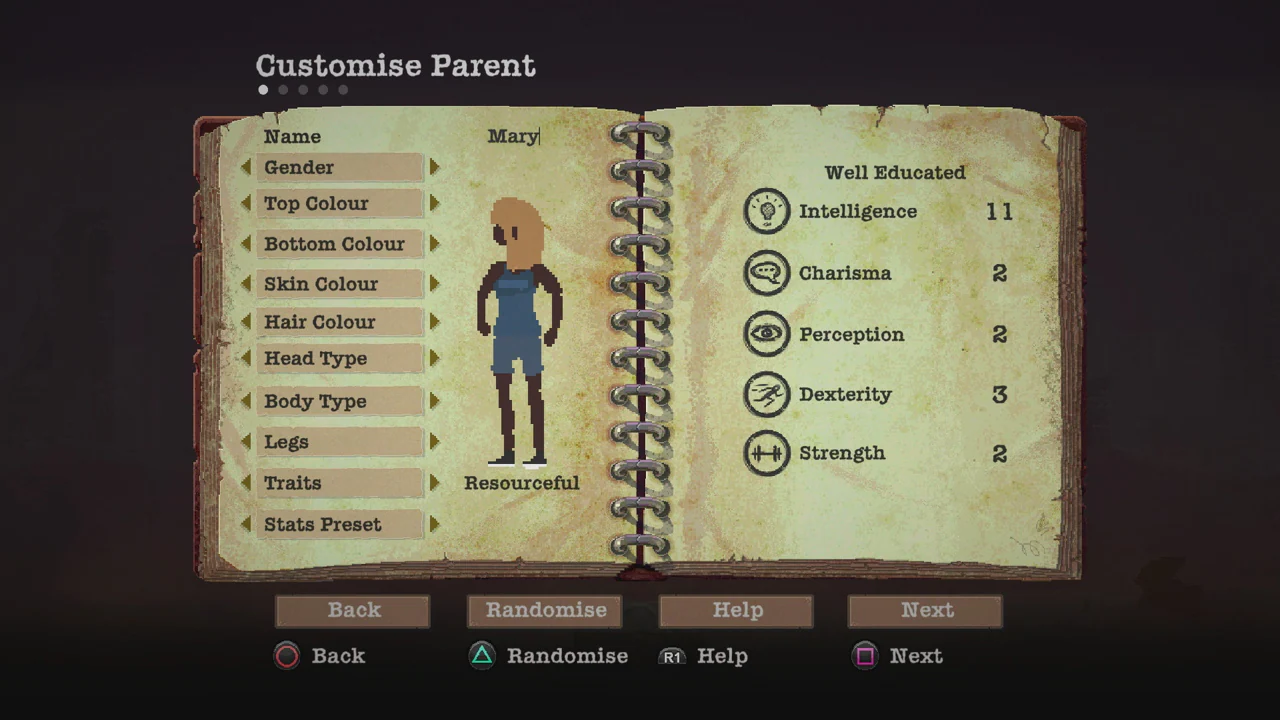Cycle Gender using its right arrow
The width and height of the screenshot is (1280, 720).
[434, 167]
